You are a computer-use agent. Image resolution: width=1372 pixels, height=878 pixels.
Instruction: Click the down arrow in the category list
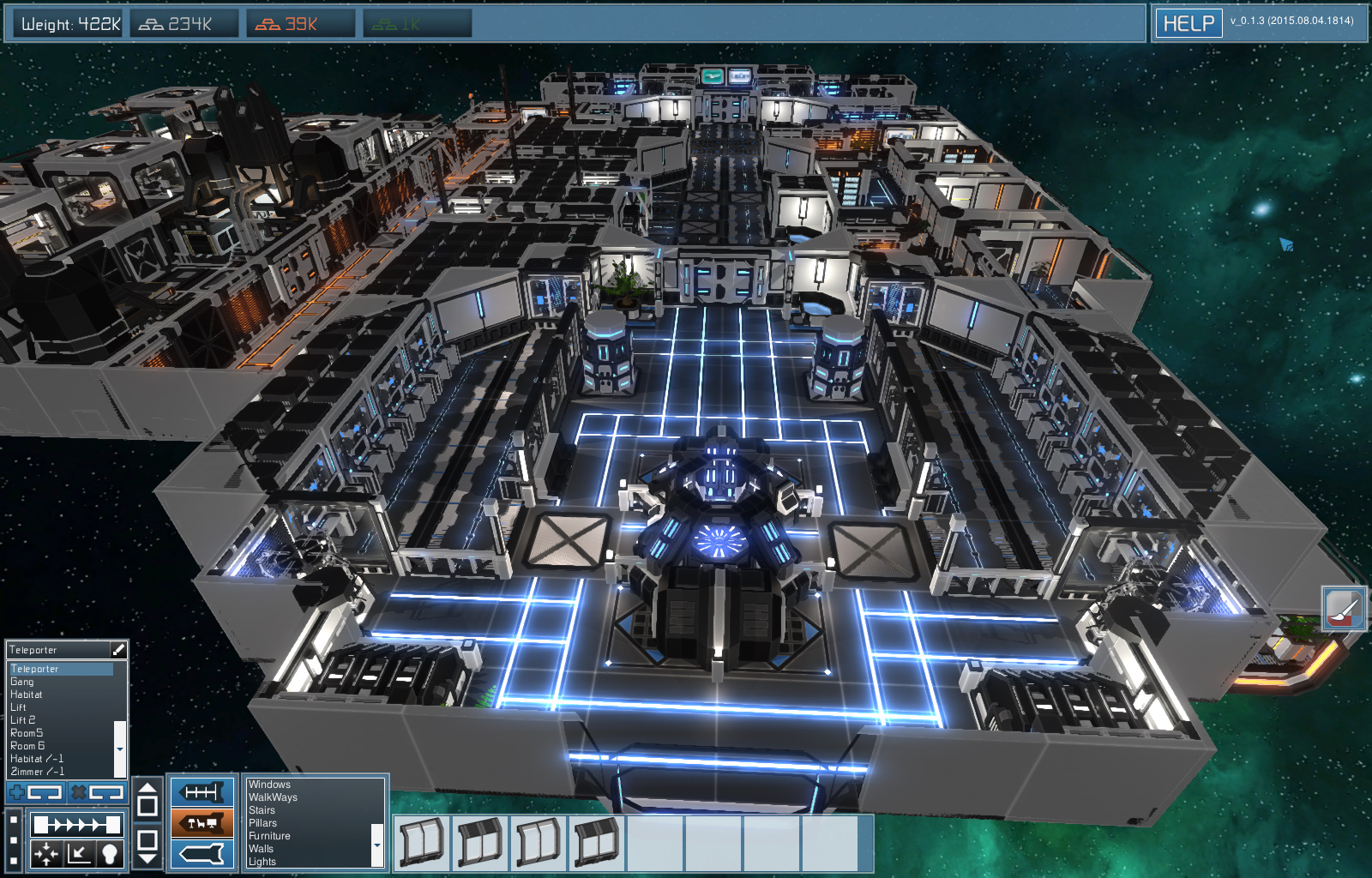(x=376, y=845)
